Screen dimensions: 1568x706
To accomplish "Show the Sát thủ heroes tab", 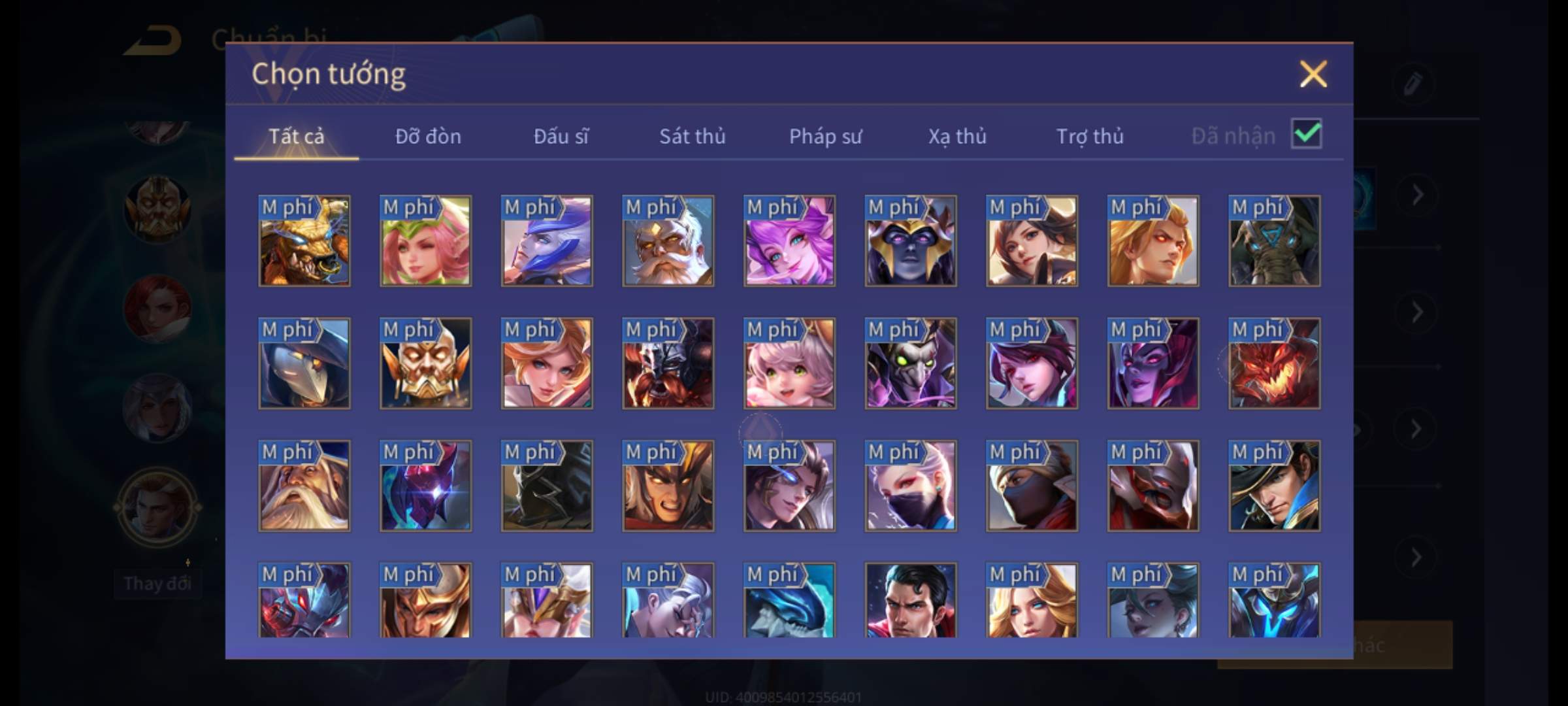I will pos(692,136).
